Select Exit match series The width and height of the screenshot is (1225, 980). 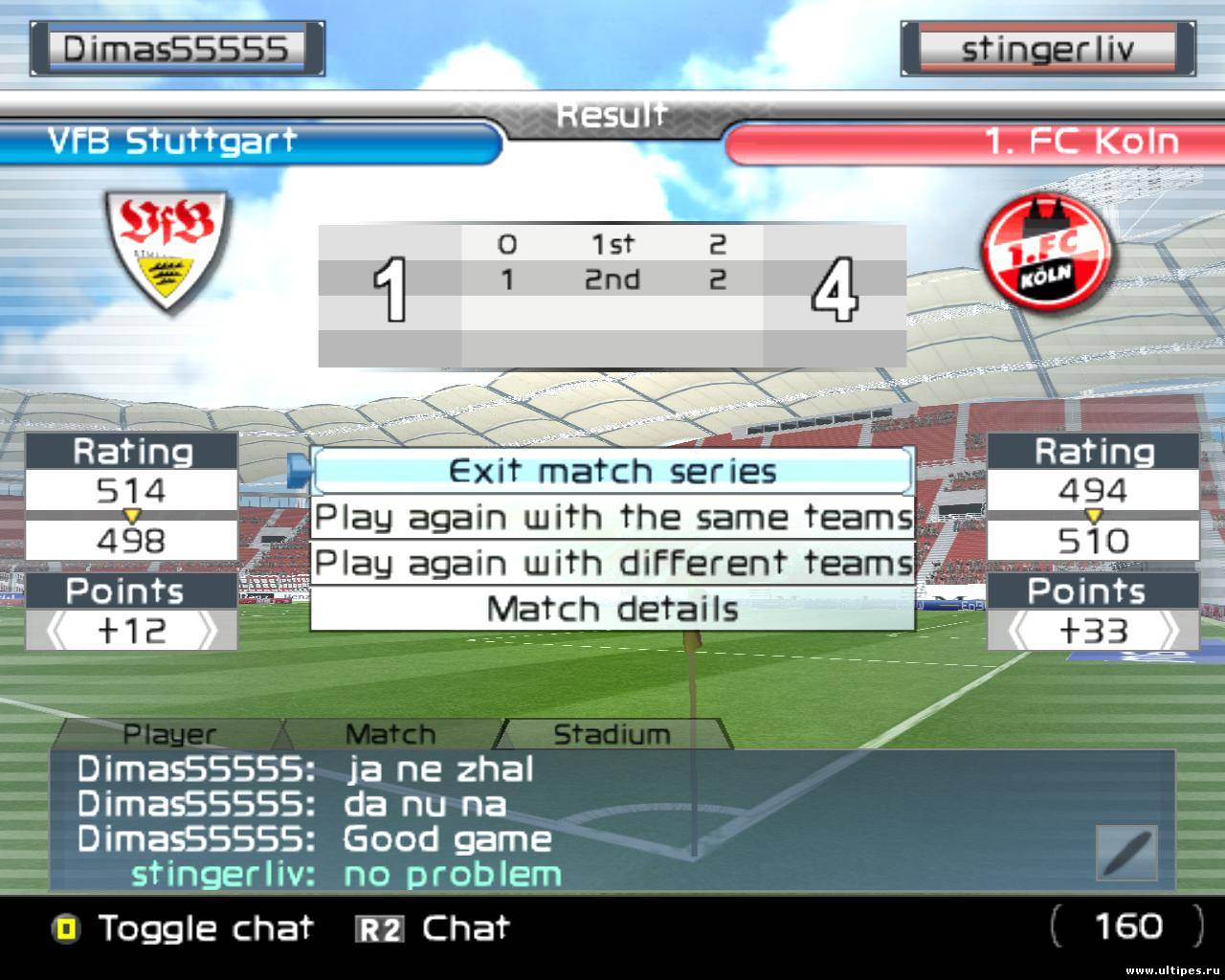click(x=612, y=471)
